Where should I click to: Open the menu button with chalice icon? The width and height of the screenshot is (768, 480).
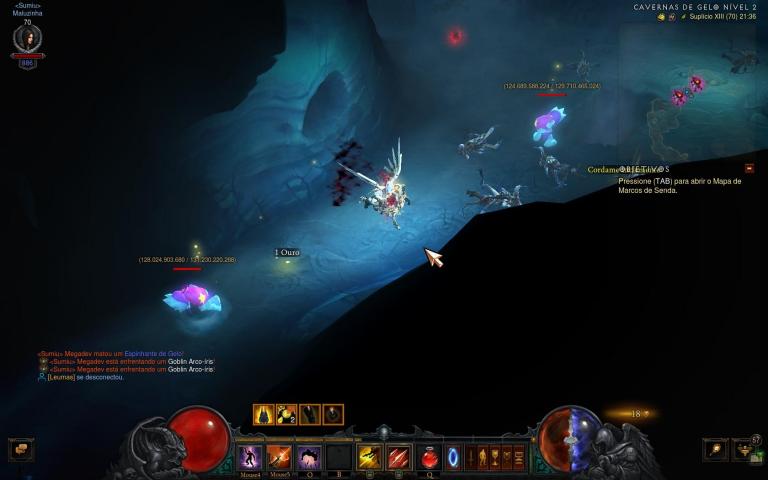[493, 458]
